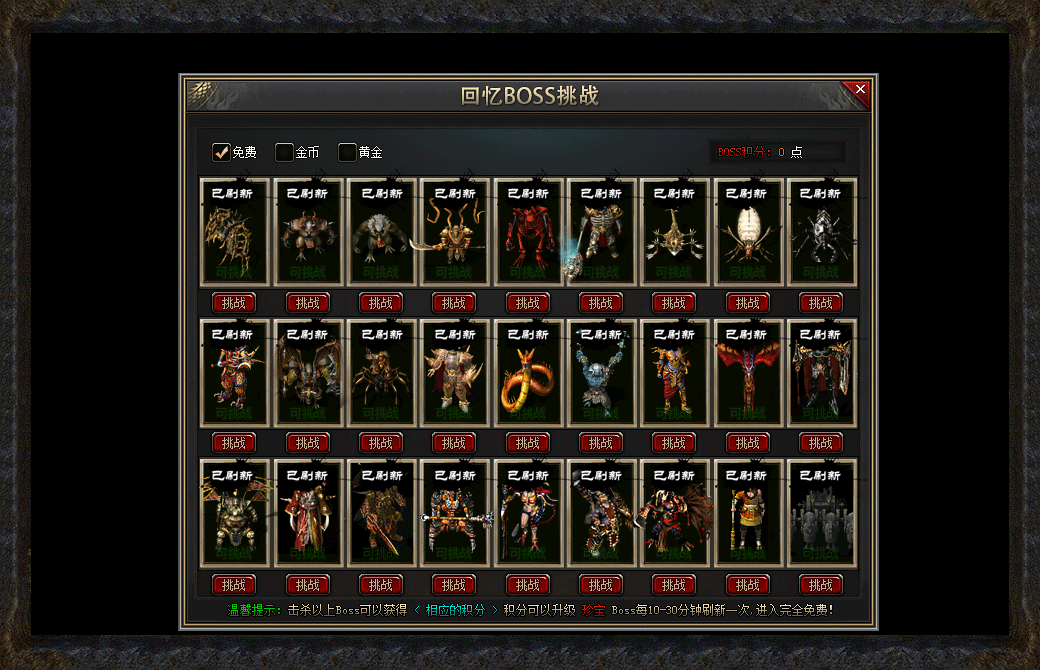Click 挑战 under the white spider boss
This screenshot has width=1040, height=670.
(747, 303)
